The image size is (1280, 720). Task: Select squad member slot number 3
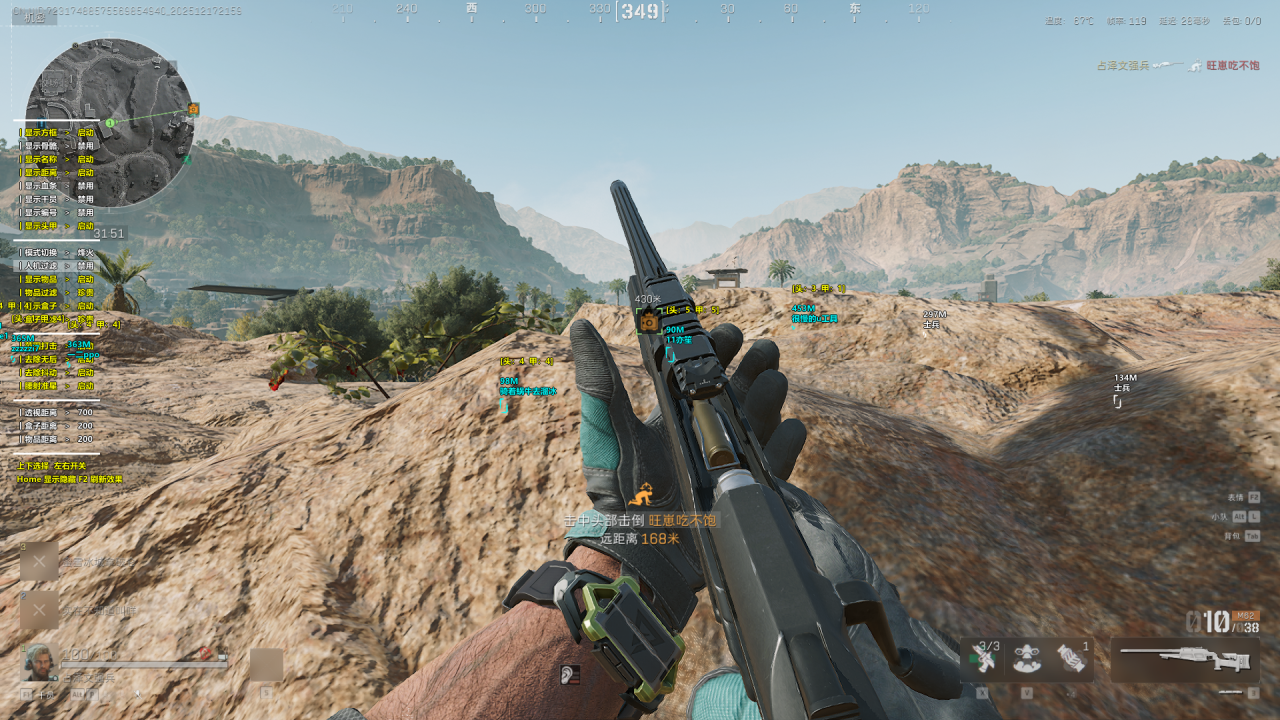(39, 562)
